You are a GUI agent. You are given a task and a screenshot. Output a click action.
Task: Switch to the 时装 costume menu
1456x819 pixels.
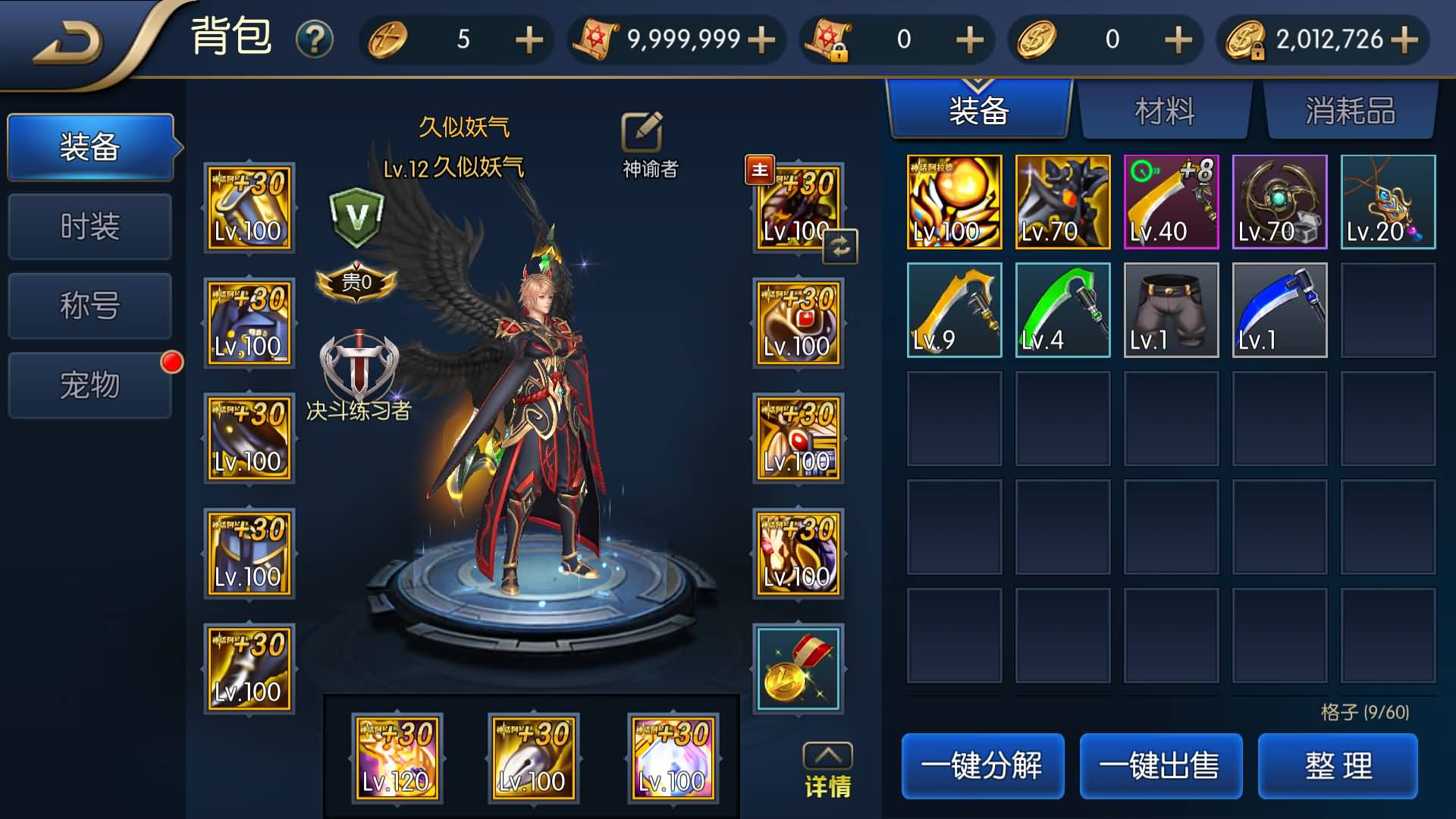tap(89, 226)
